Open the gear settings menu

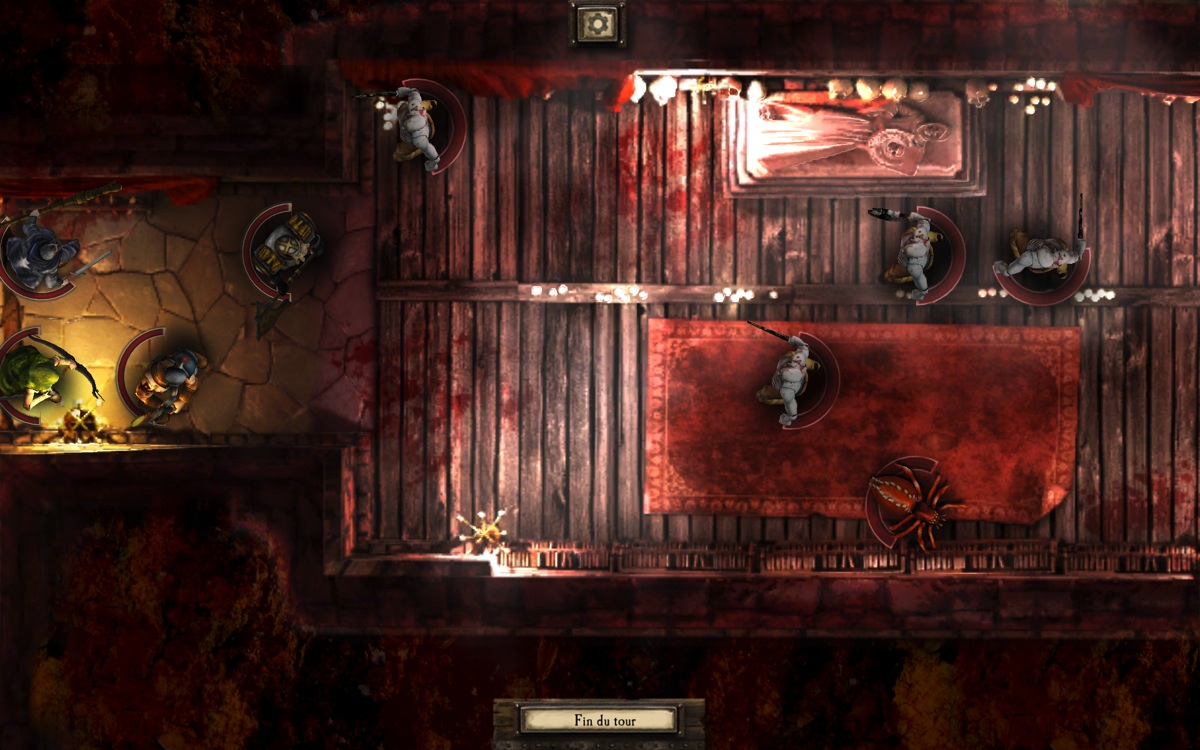tap(598, 23)
